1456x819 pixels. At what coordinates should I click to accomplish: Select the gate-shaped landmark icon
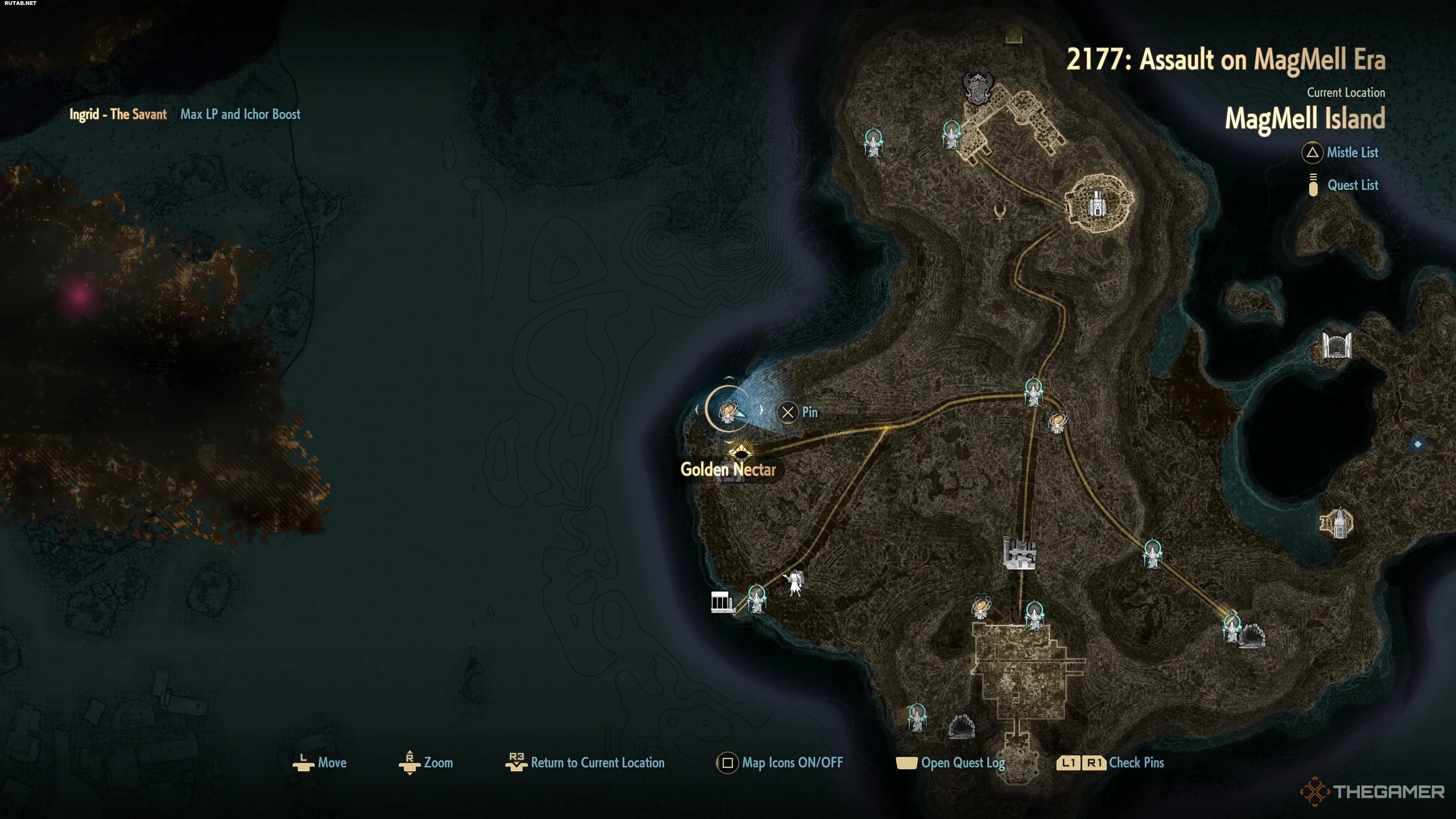point(1337,345)
